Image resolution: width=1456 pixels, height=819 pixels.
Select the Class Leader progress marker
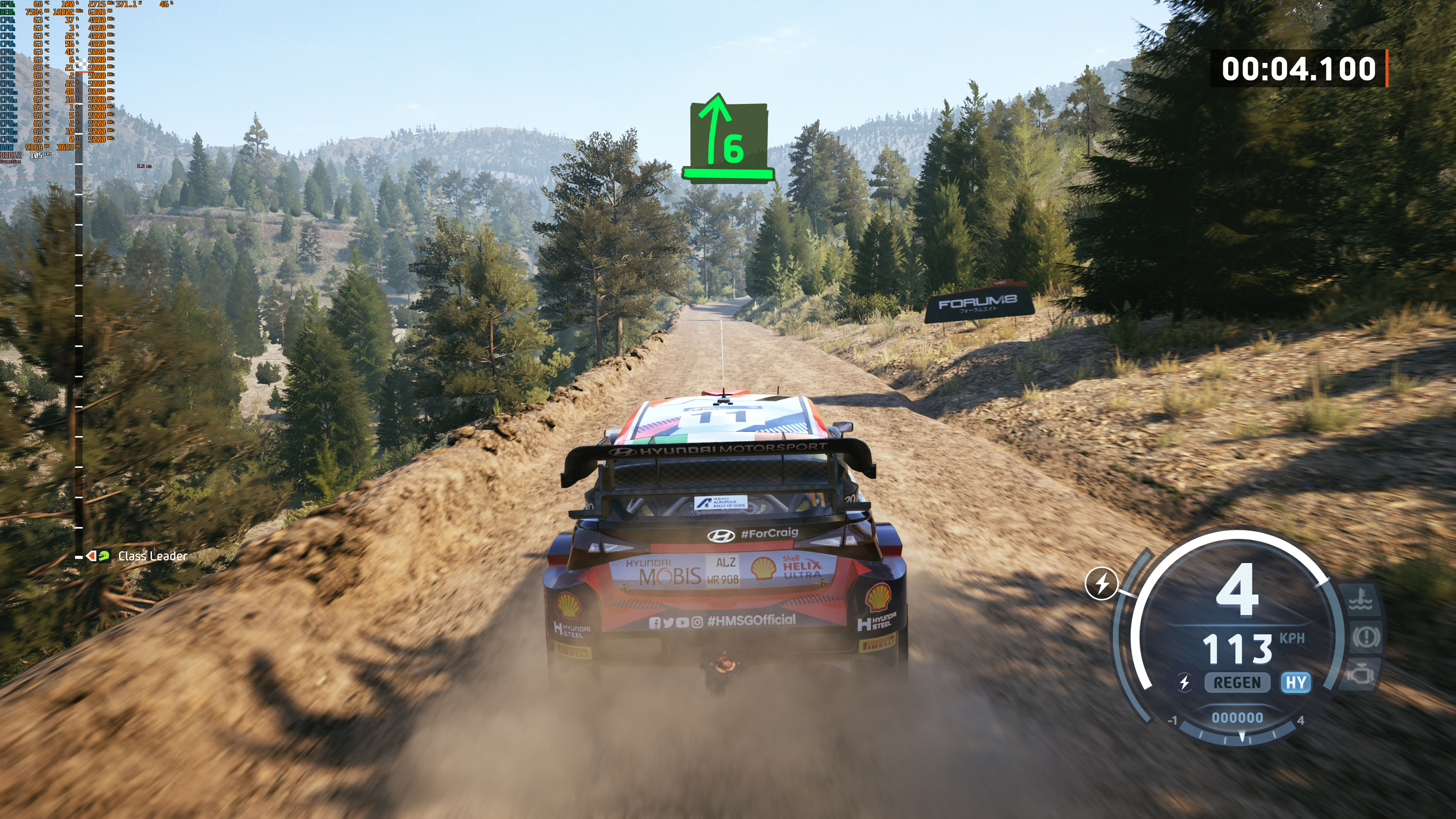pyautogui.click(x=98, y=556)
